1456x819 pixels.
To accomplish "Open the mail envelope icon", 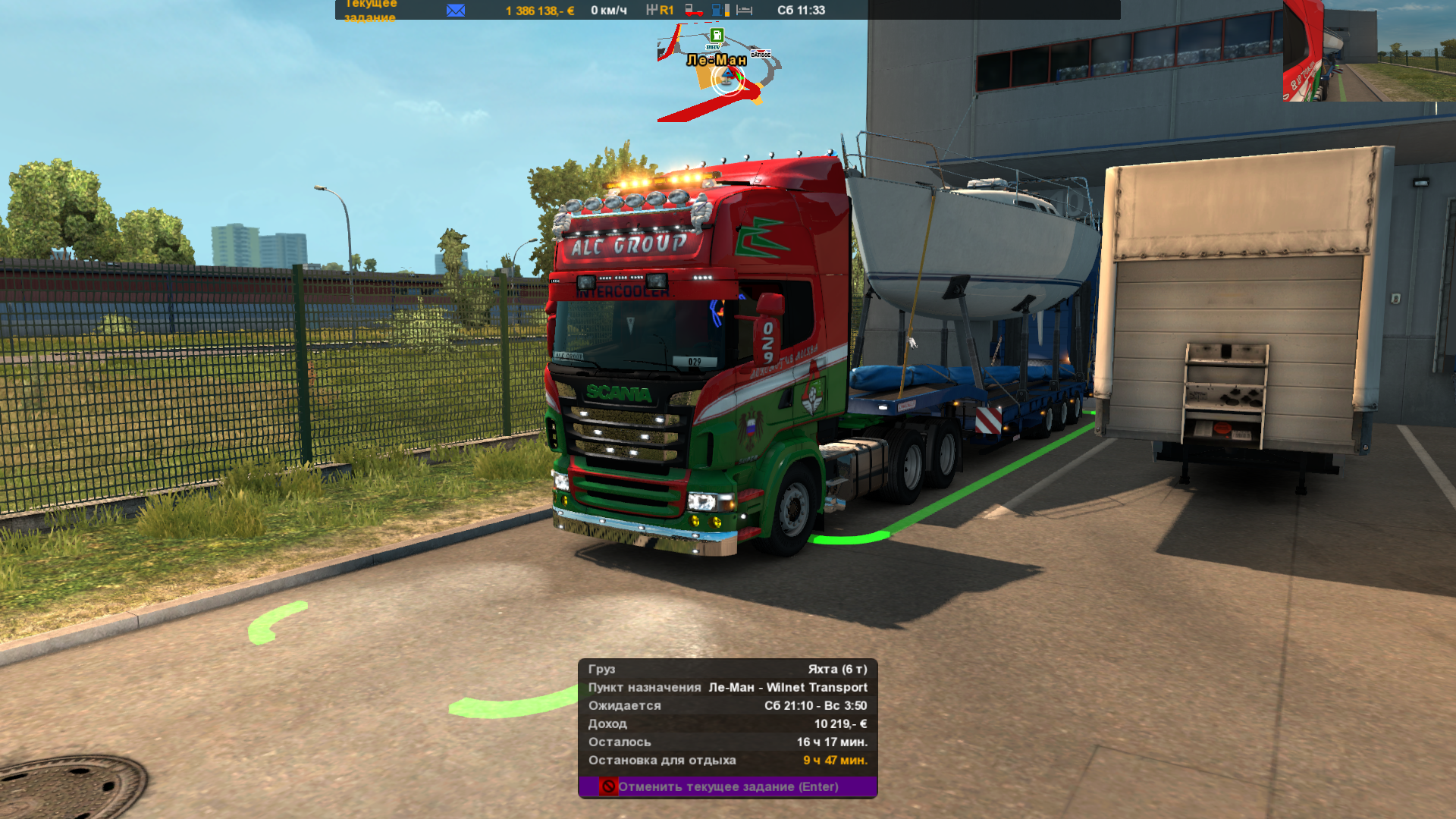I will [x=456, y=10].
